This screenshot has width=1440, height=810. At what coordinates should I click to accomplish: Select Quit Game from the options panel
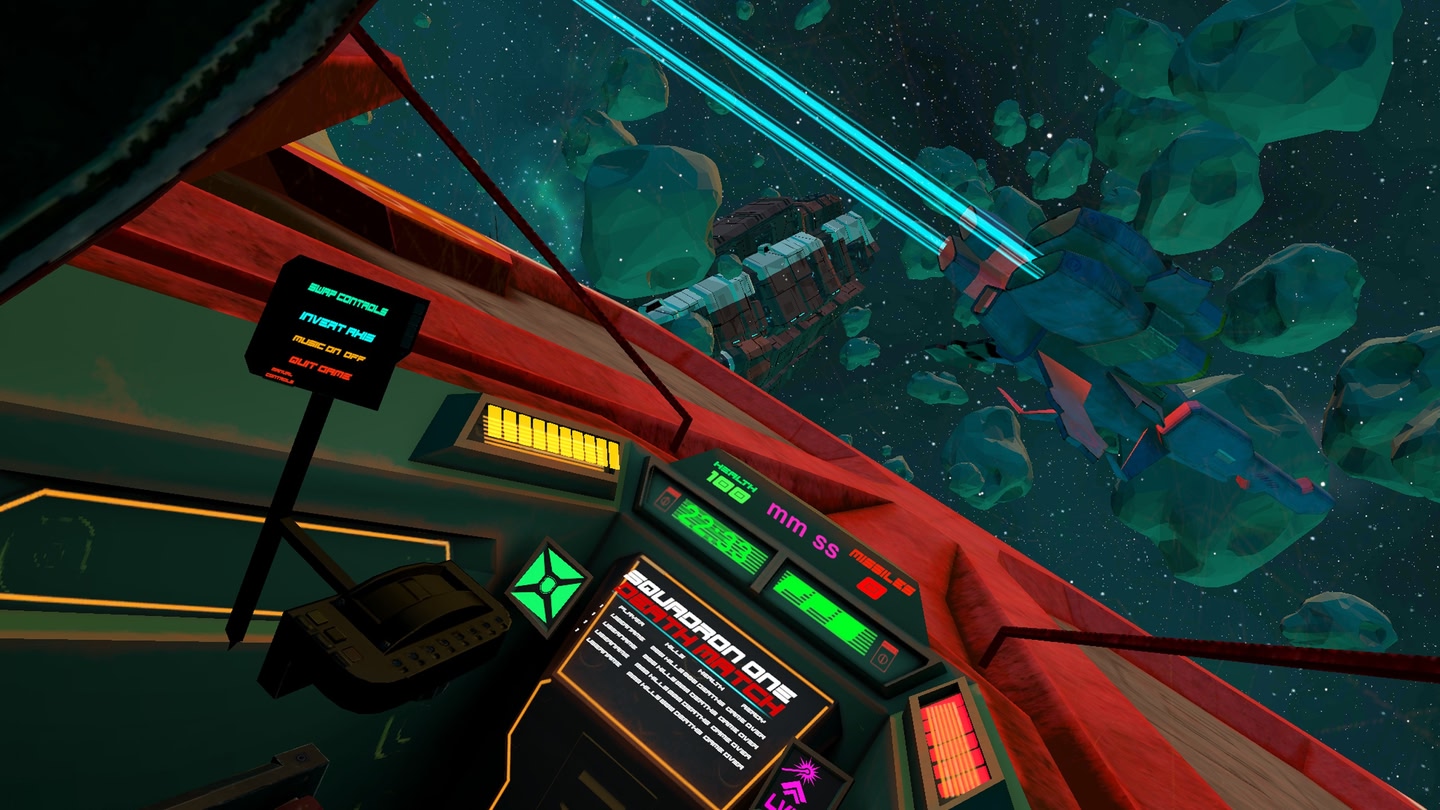pyautogui.click(x=322, y=371)
